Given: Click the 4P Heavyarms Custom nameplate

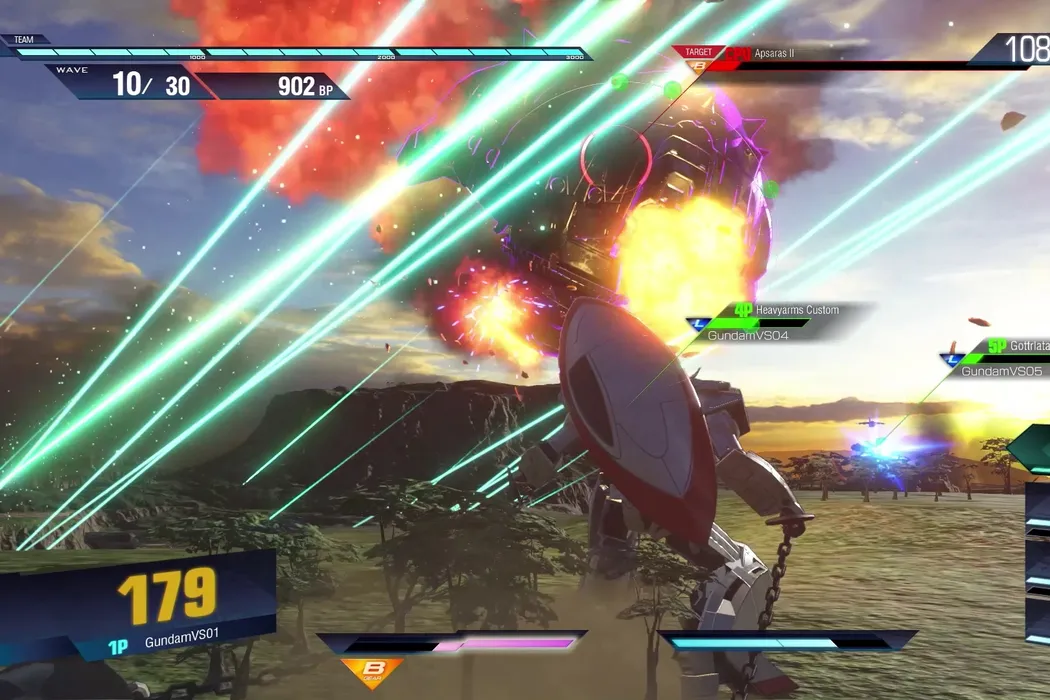Looking at the screenshot, I should click(775, 323).
